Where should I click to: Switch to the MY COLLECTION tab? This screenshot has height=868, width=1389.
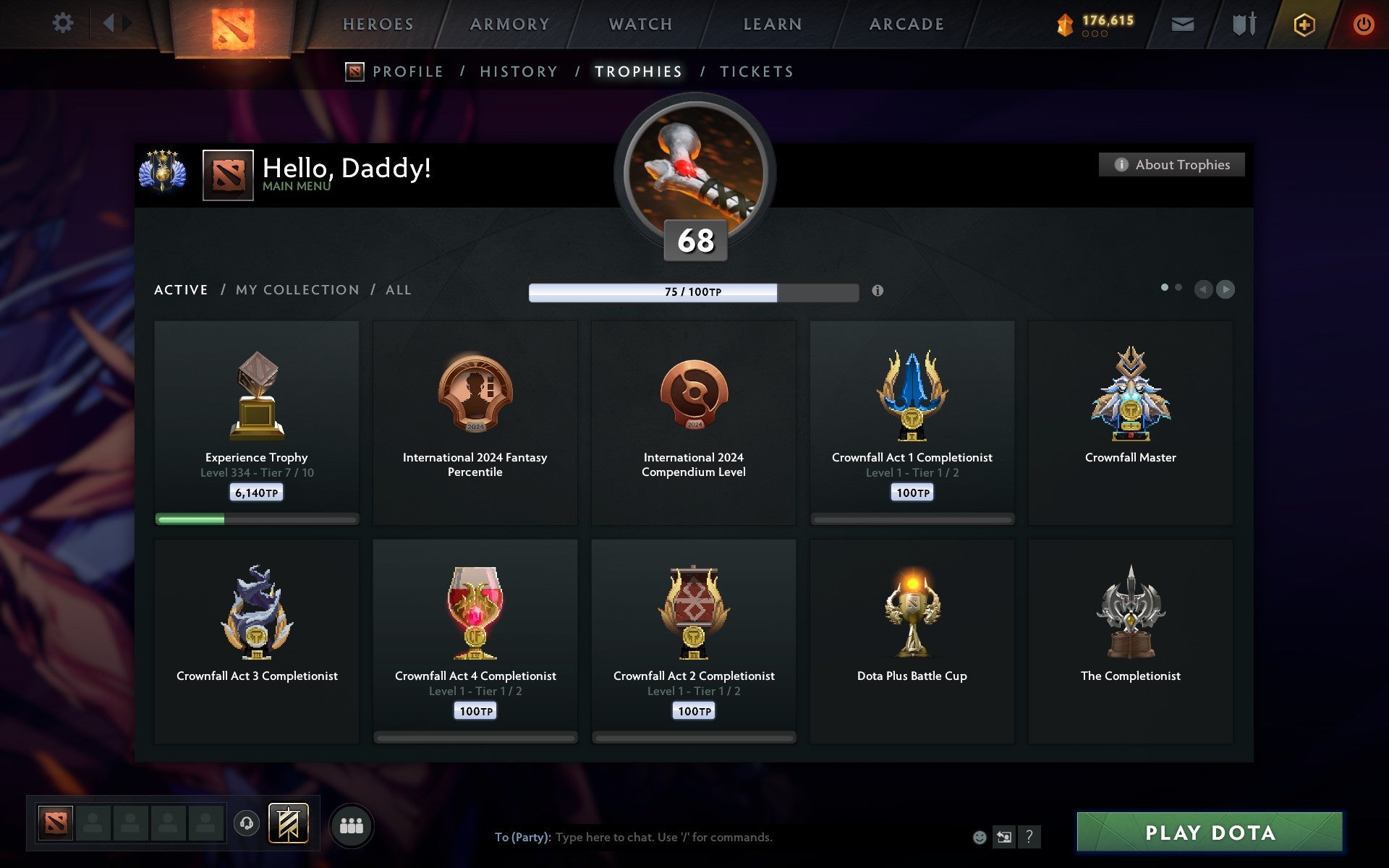(297, 289)
